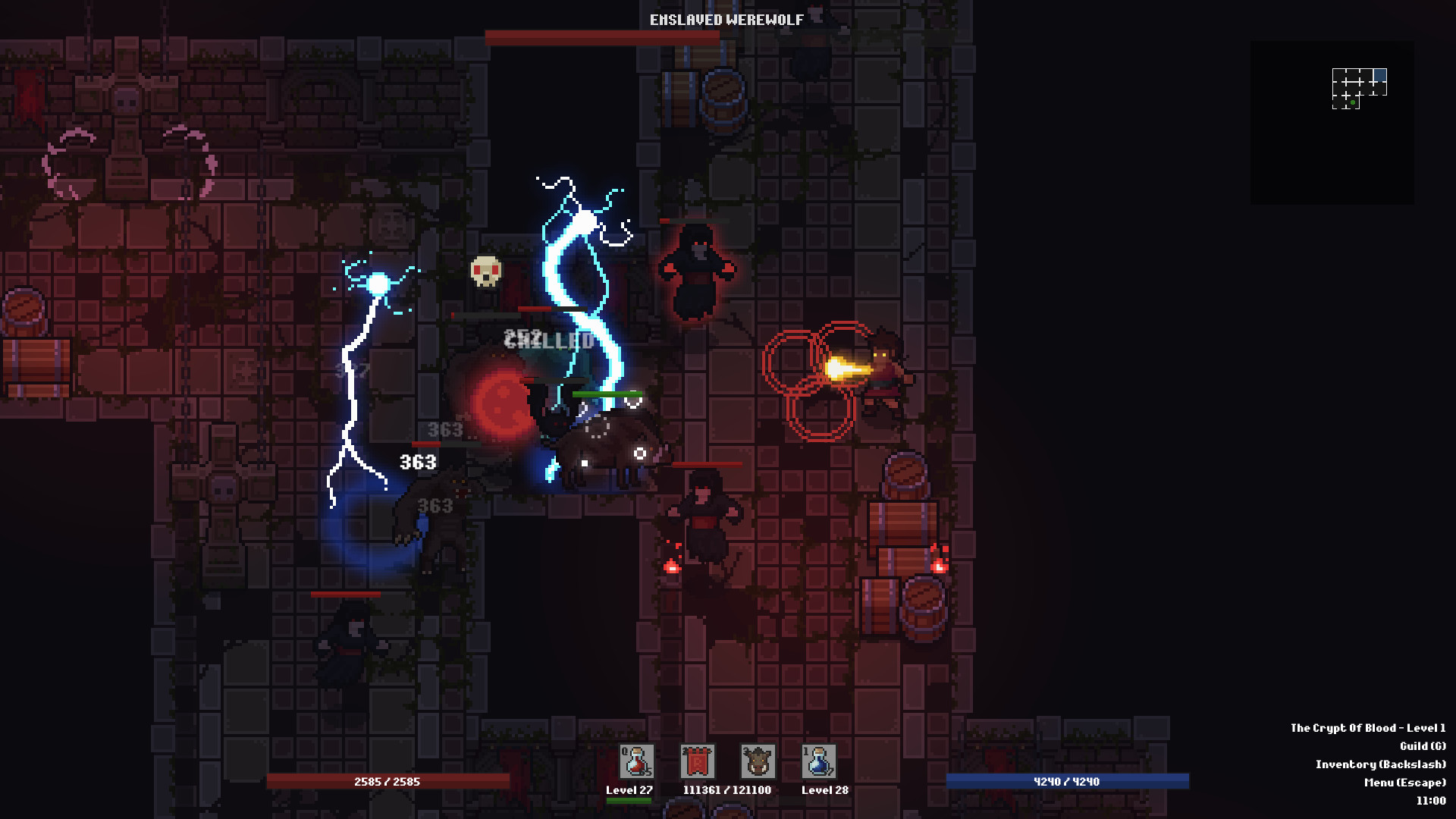Use the red health potion in hotbar slot 0

635,762
